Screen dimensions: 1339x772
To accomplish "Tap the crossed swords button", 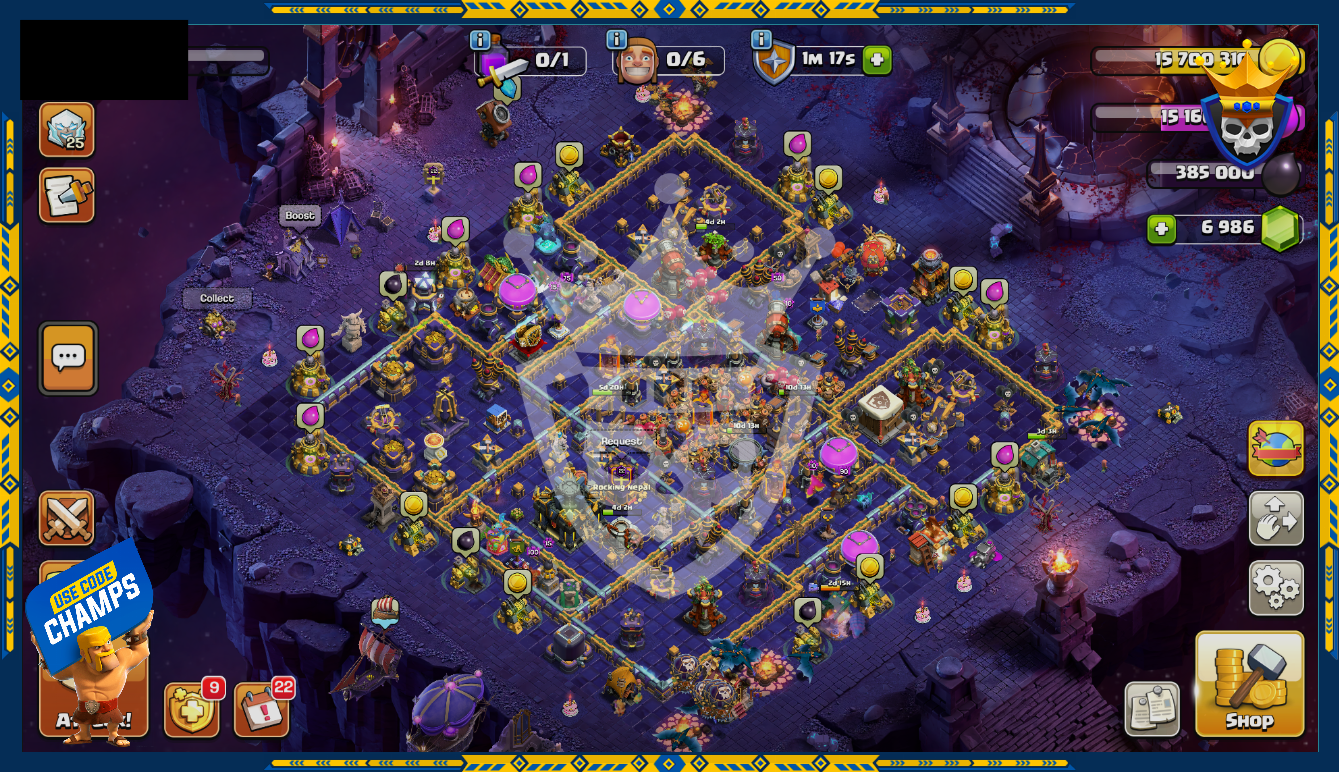I will [67, 517].
